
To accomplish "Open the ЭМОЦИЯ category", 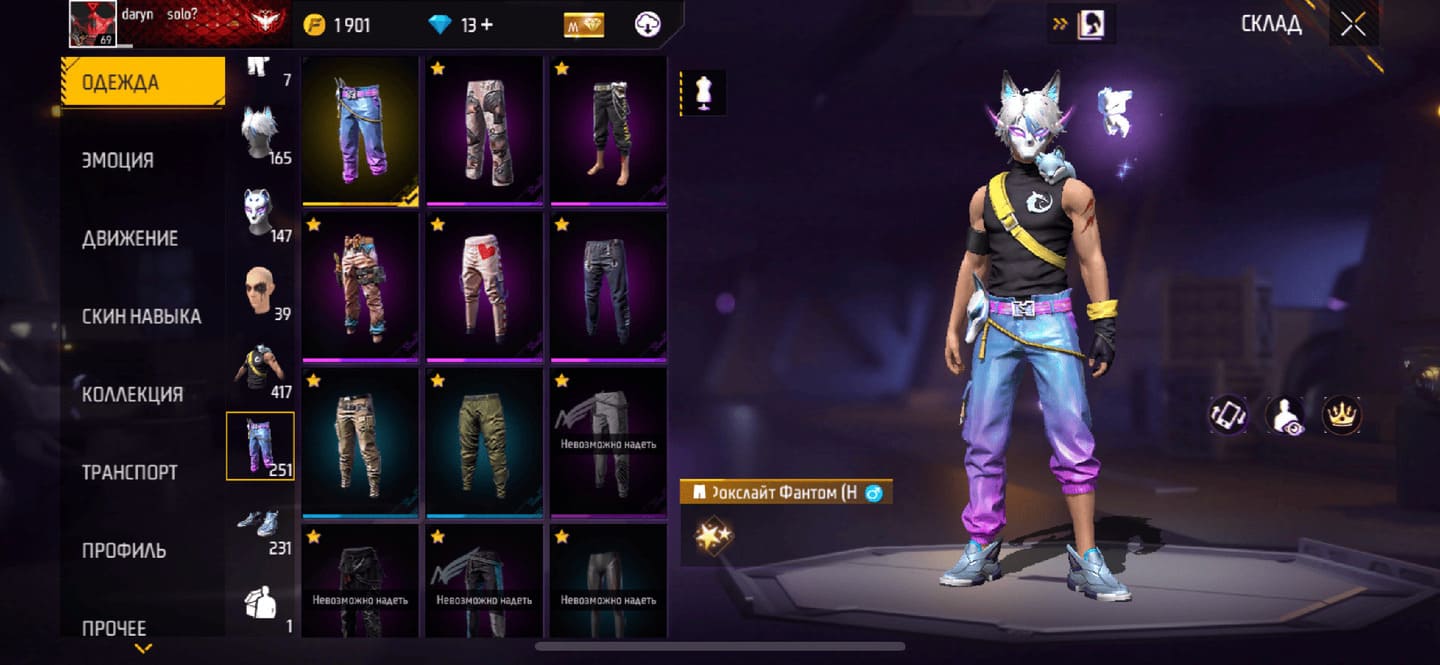I will (x=118, y=160).
